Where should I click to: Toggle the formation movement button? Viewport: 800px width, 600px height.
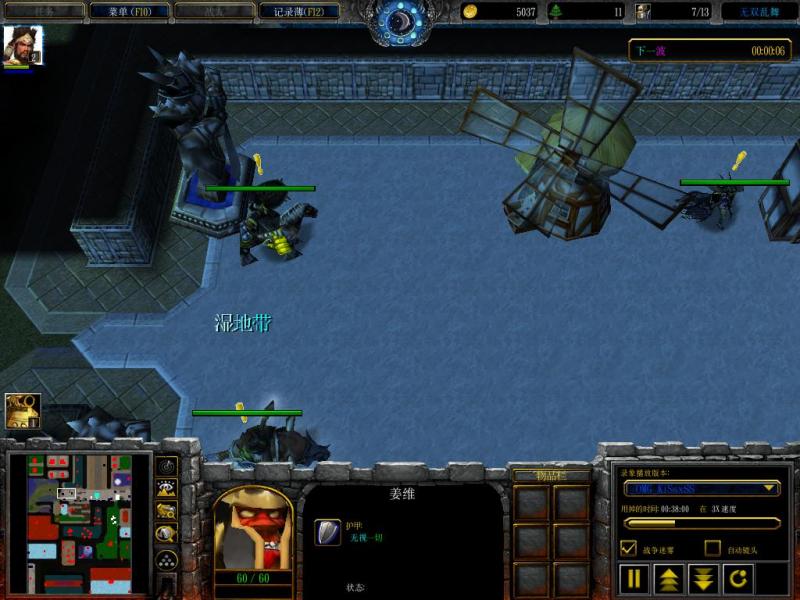click(x=167, y=561)
